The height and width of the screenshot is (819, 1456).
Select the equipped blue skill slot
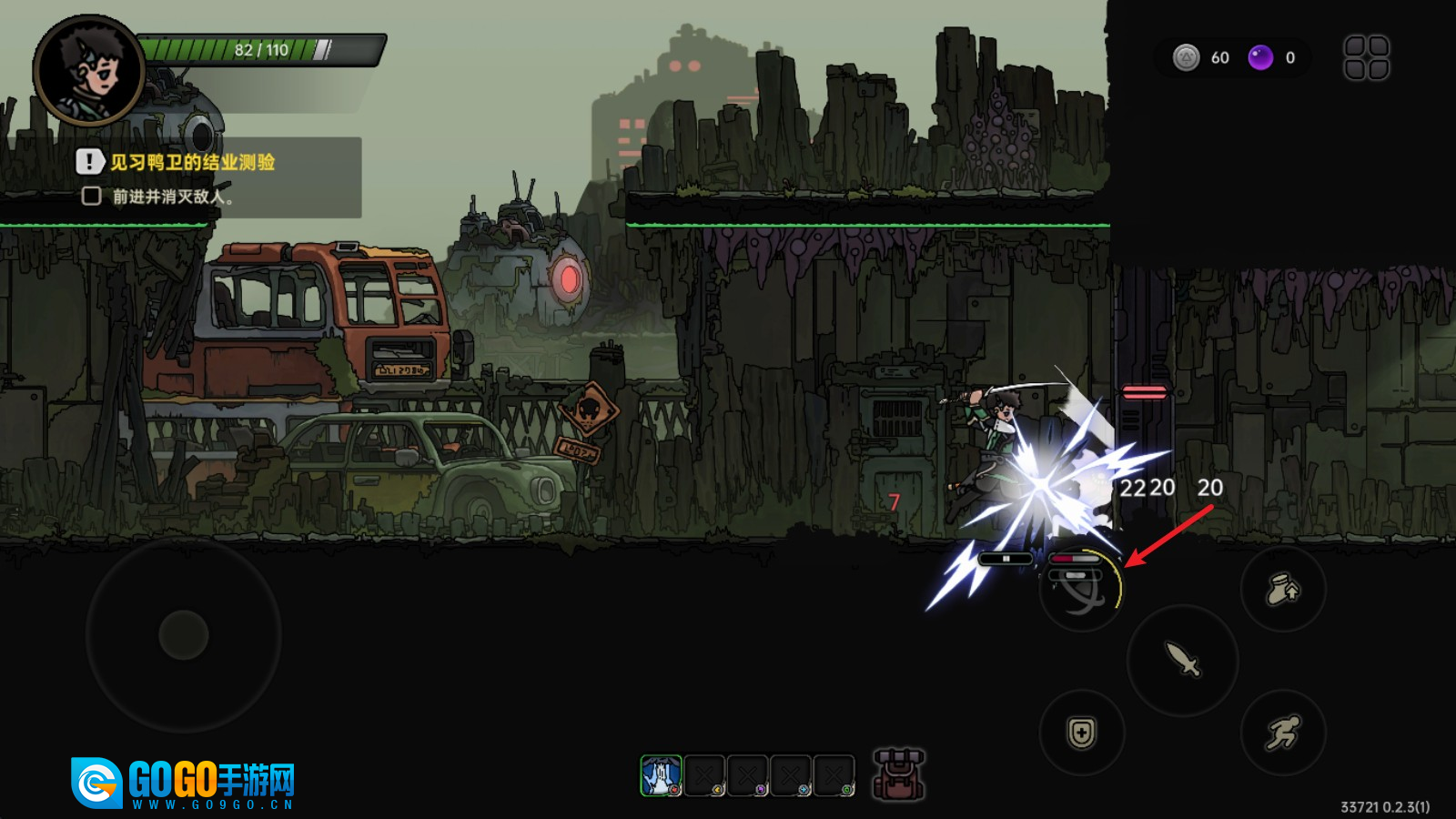[x=661, y=775]
